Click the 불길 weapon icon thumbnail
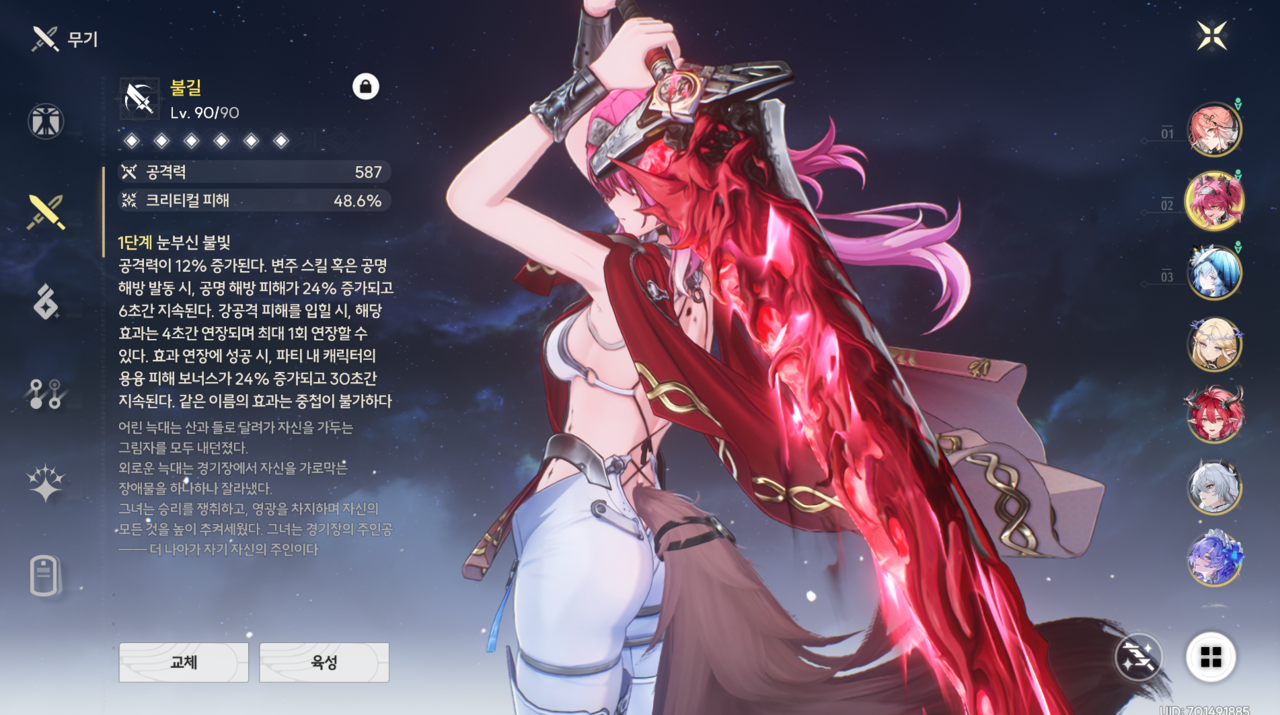This screenshot has width=1280, height=715. tap(139, 98)
